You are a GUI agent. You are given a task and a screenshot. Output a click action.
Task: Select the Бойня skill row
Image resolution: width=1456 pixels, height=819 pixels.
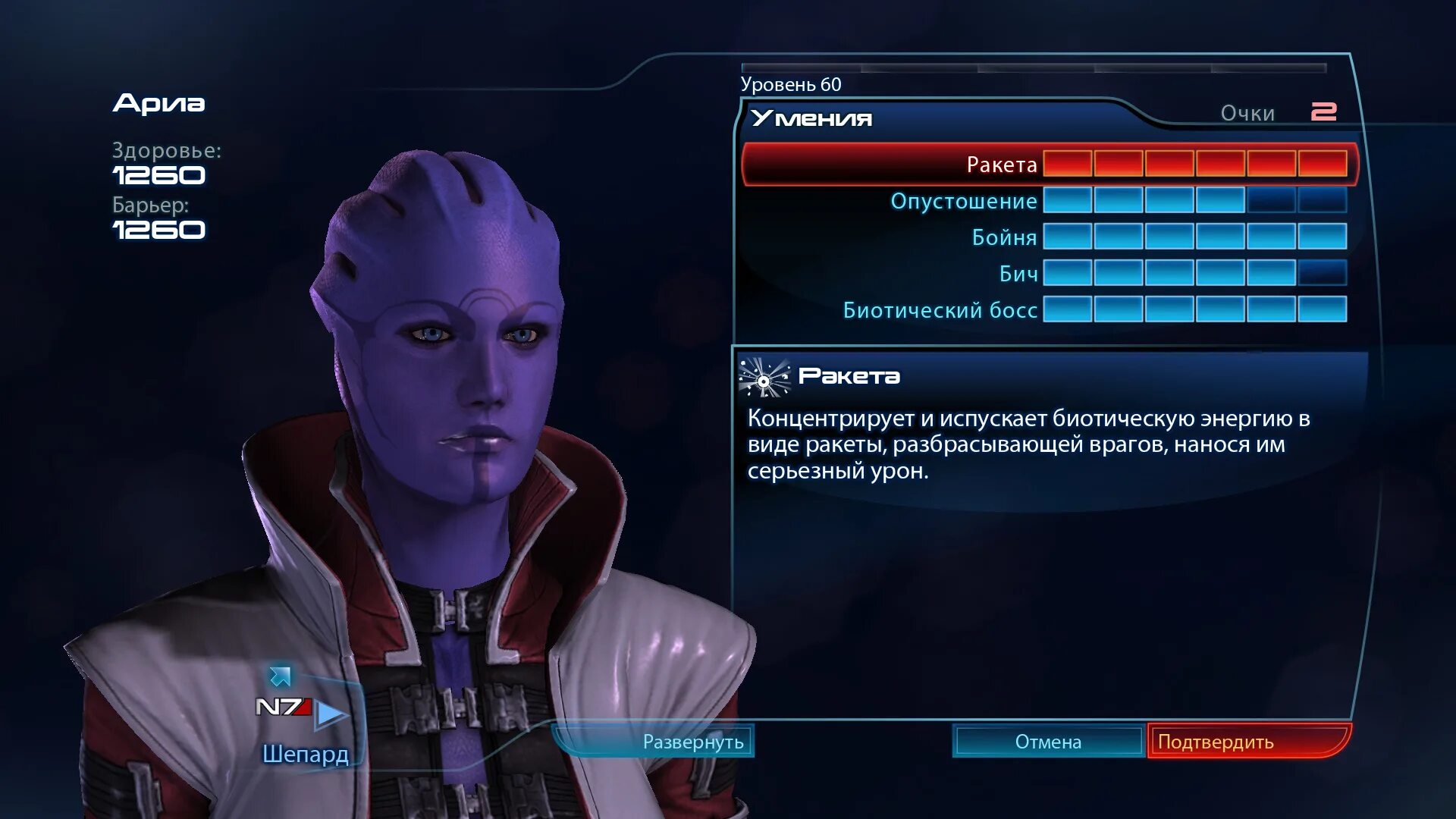(1004, 237)
